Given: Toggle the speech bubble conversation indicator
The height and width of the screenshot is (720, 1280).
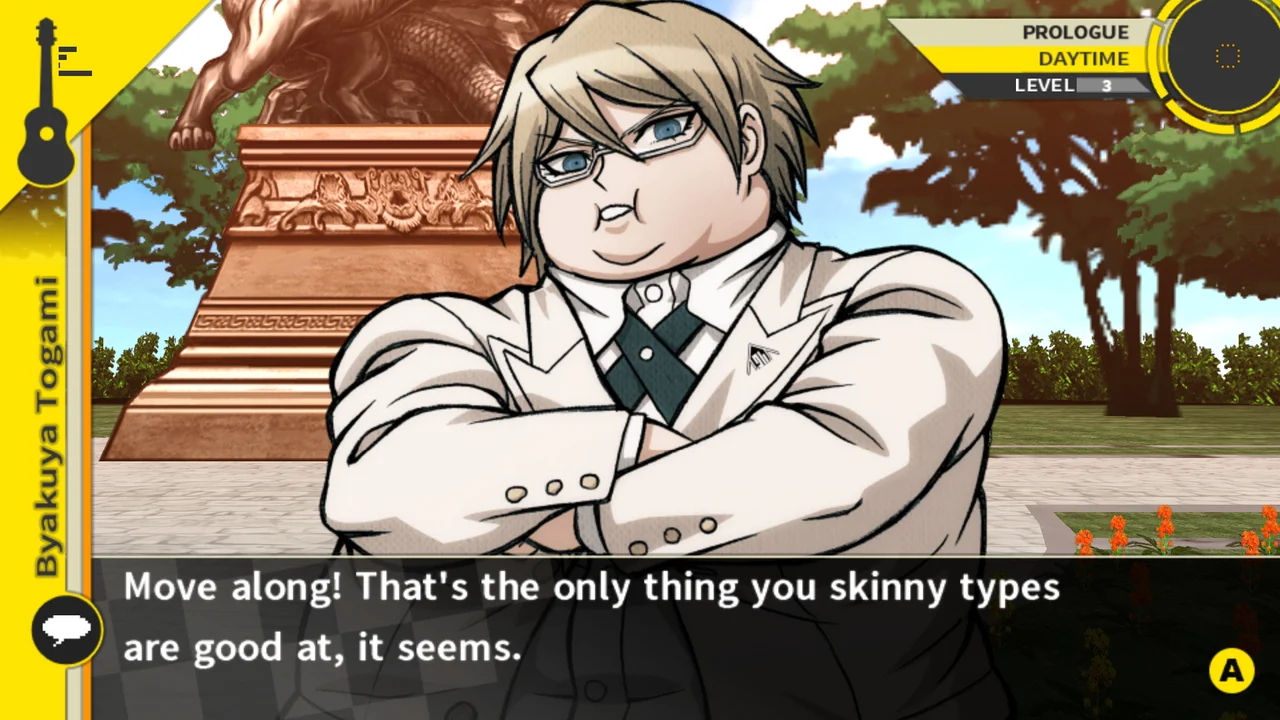Looking at the screenshot, I should coord(66,630).
